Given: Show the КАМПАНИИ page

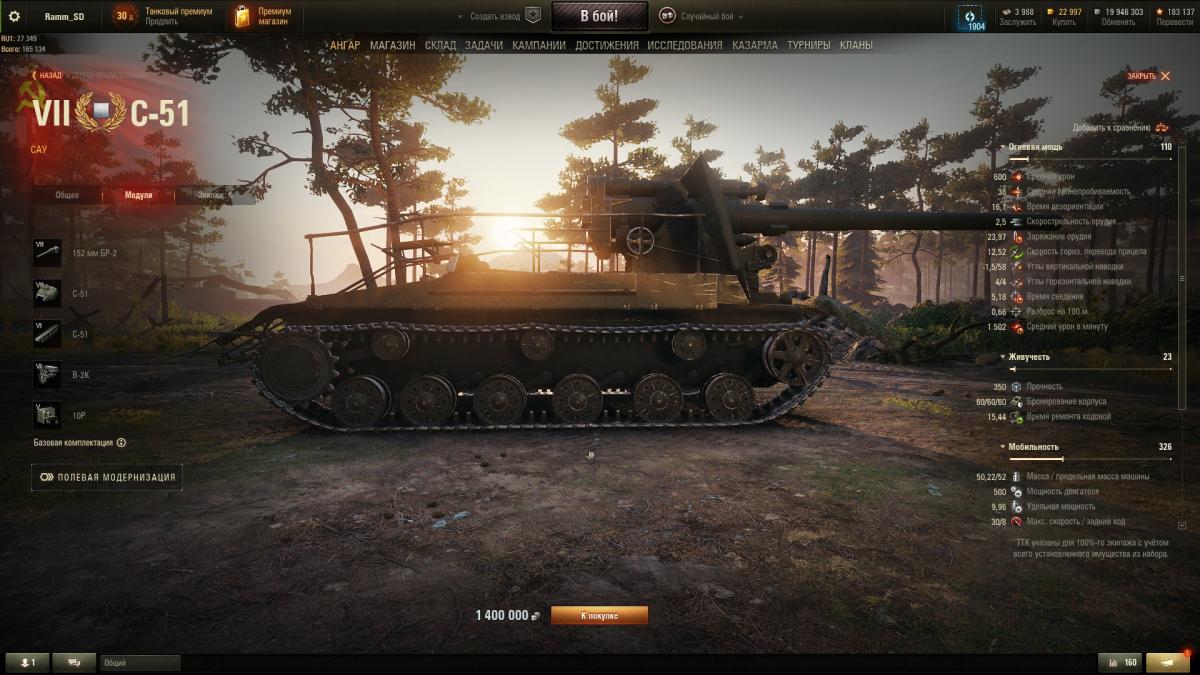Looking at the screenshot, I should 539,45.
